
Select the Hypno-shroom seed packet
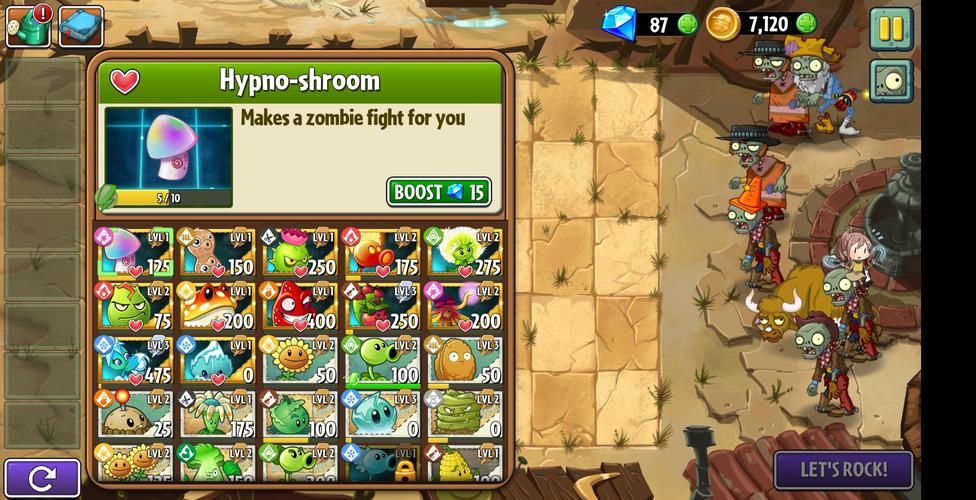134,252
